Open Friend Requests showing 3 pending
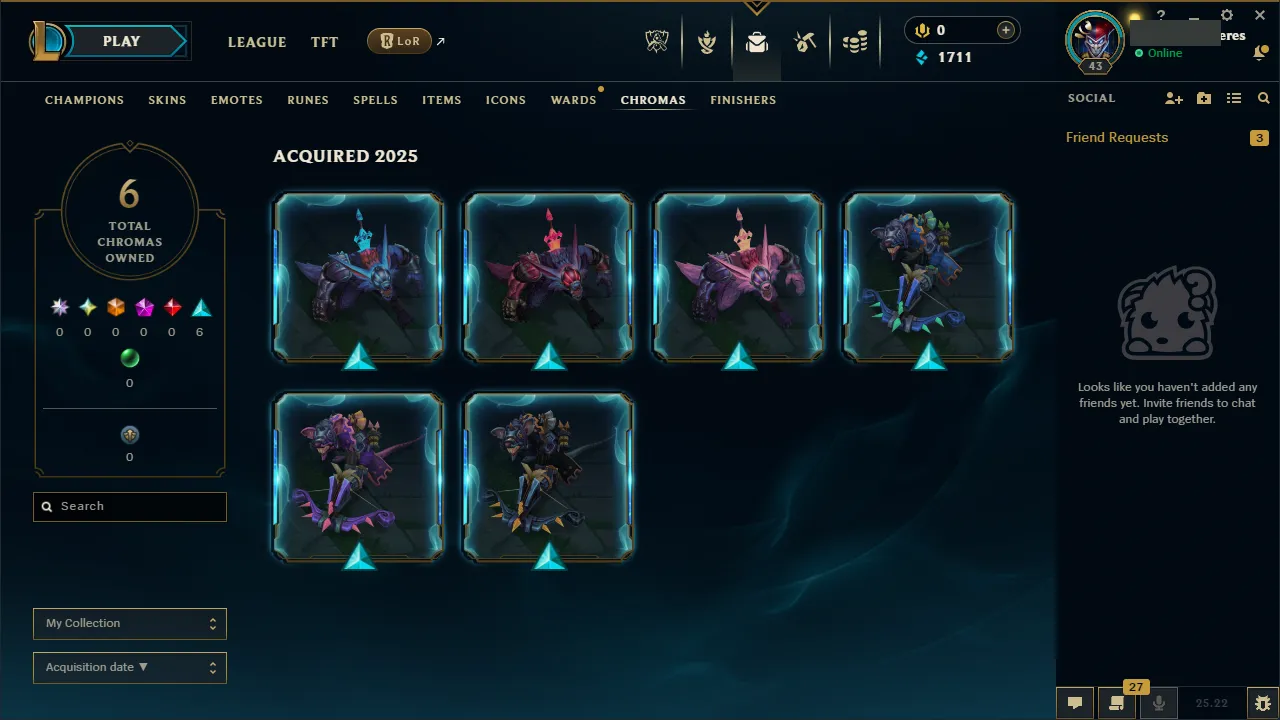The image size is (1280, 720). [x=1117, y=137]
